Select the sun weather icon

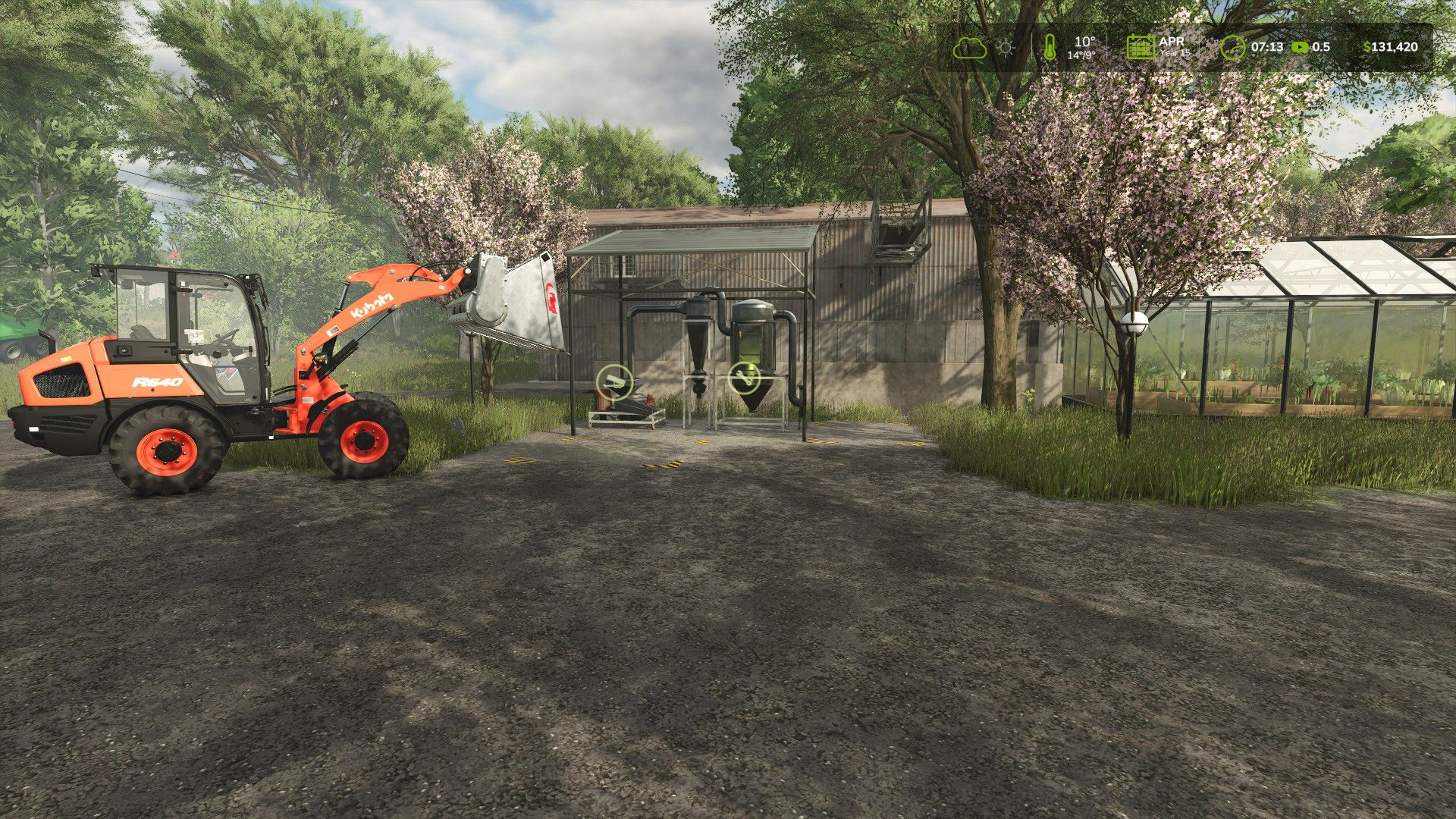pyautogui.click(x=1006, y=48)
